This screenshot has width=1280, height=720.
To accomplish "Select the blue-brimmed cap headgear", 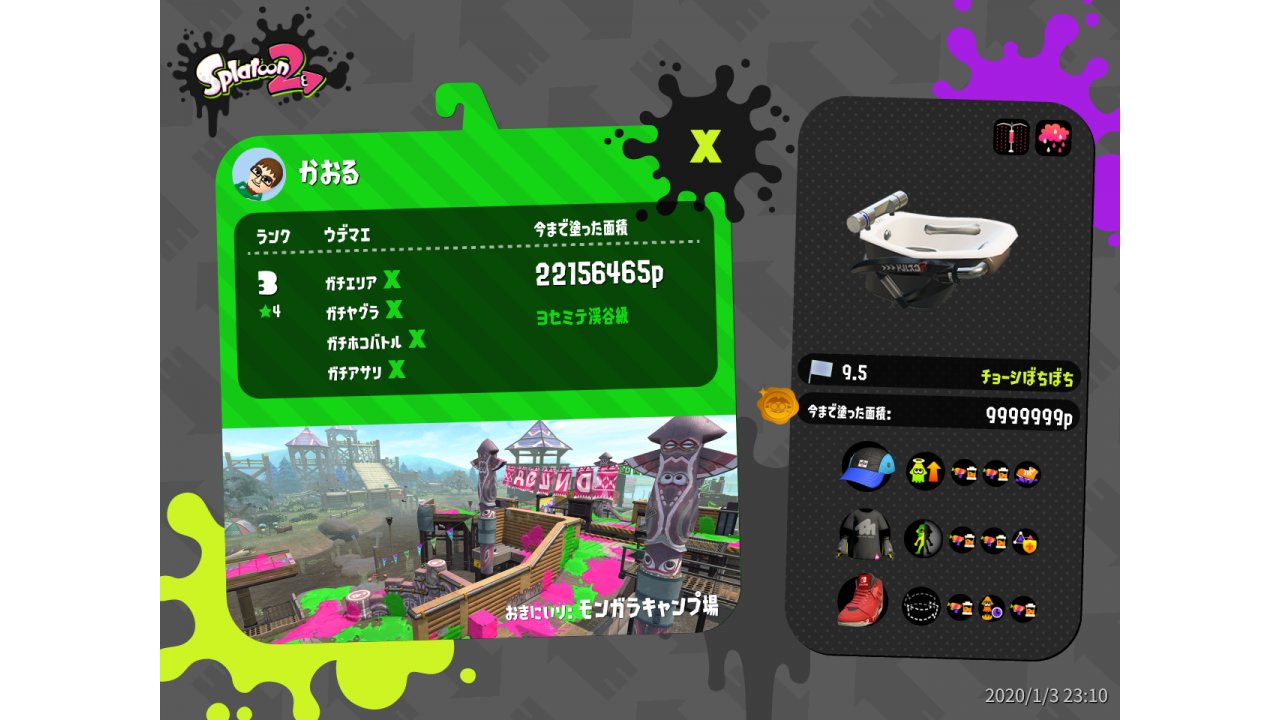I will click(x=865, y=467).
